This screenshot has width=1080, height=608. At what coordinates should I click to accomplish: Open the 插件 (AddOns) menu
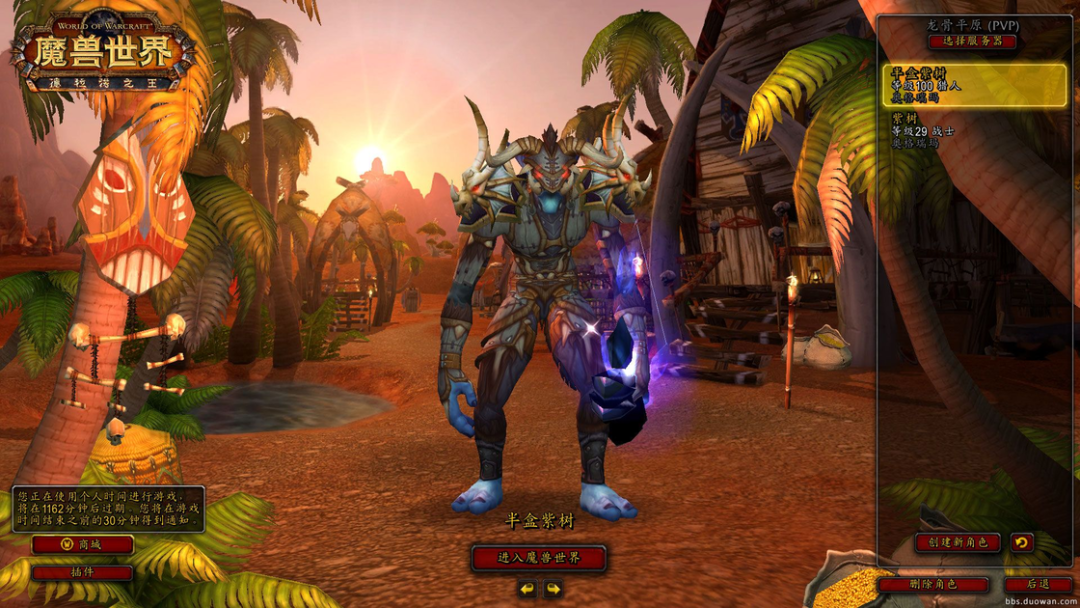tap(82, 573)
